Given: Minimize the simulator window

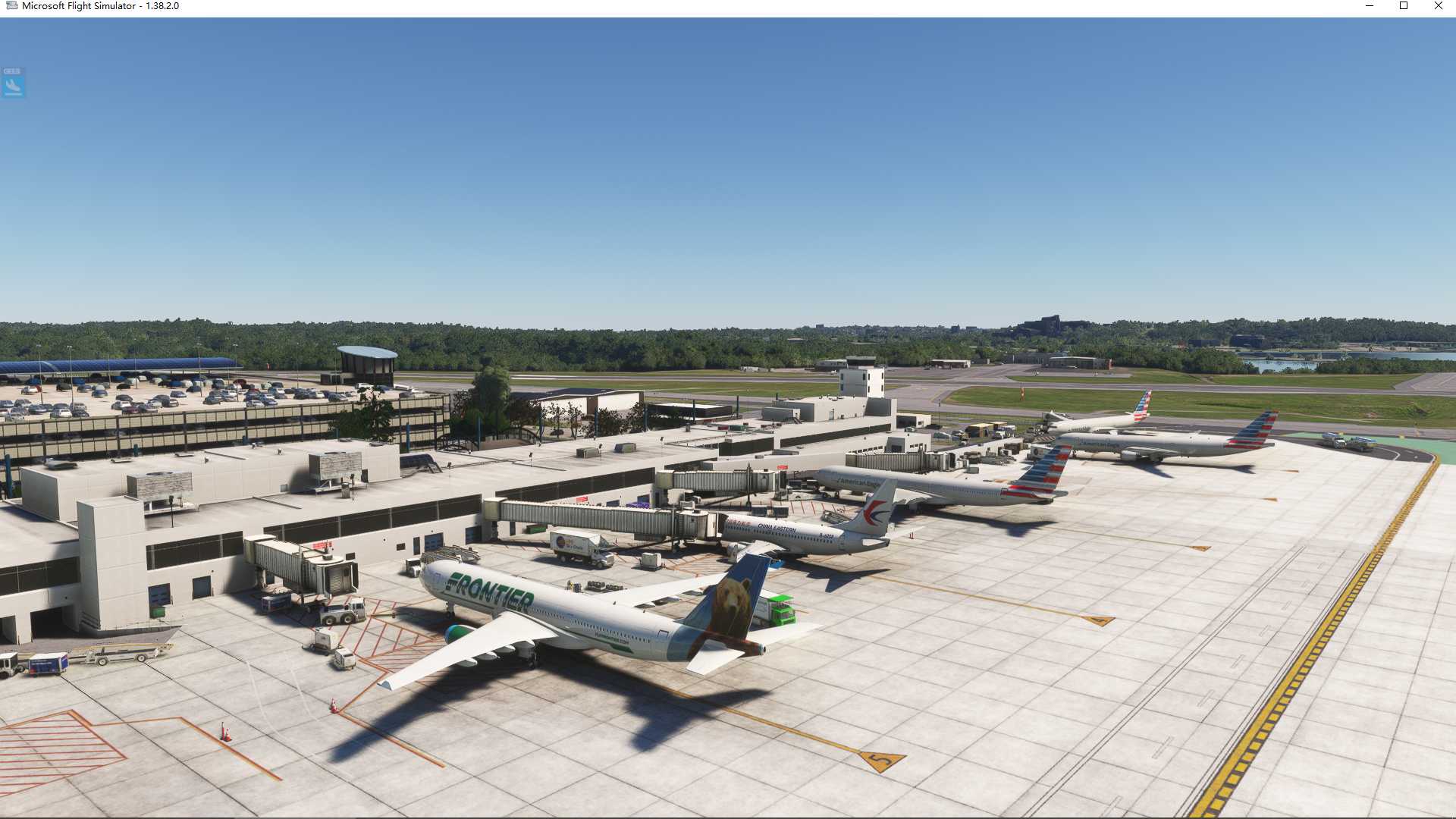Looking at the screenshot, I should [x=1369, y=6].
